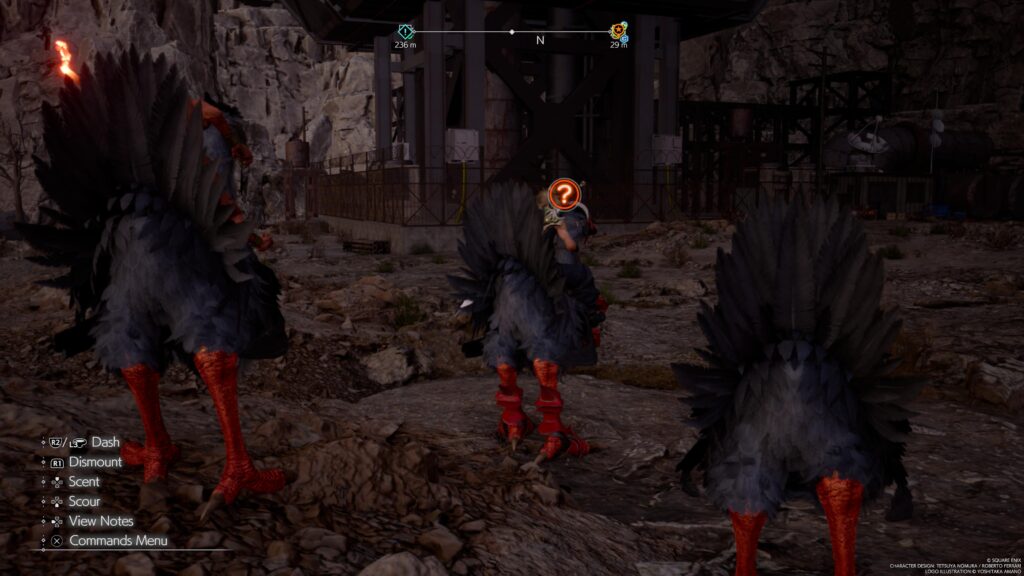Click the orange star marker on the compass
Image resolution: width=1024 pixels, height=576 pixels.
619,31
